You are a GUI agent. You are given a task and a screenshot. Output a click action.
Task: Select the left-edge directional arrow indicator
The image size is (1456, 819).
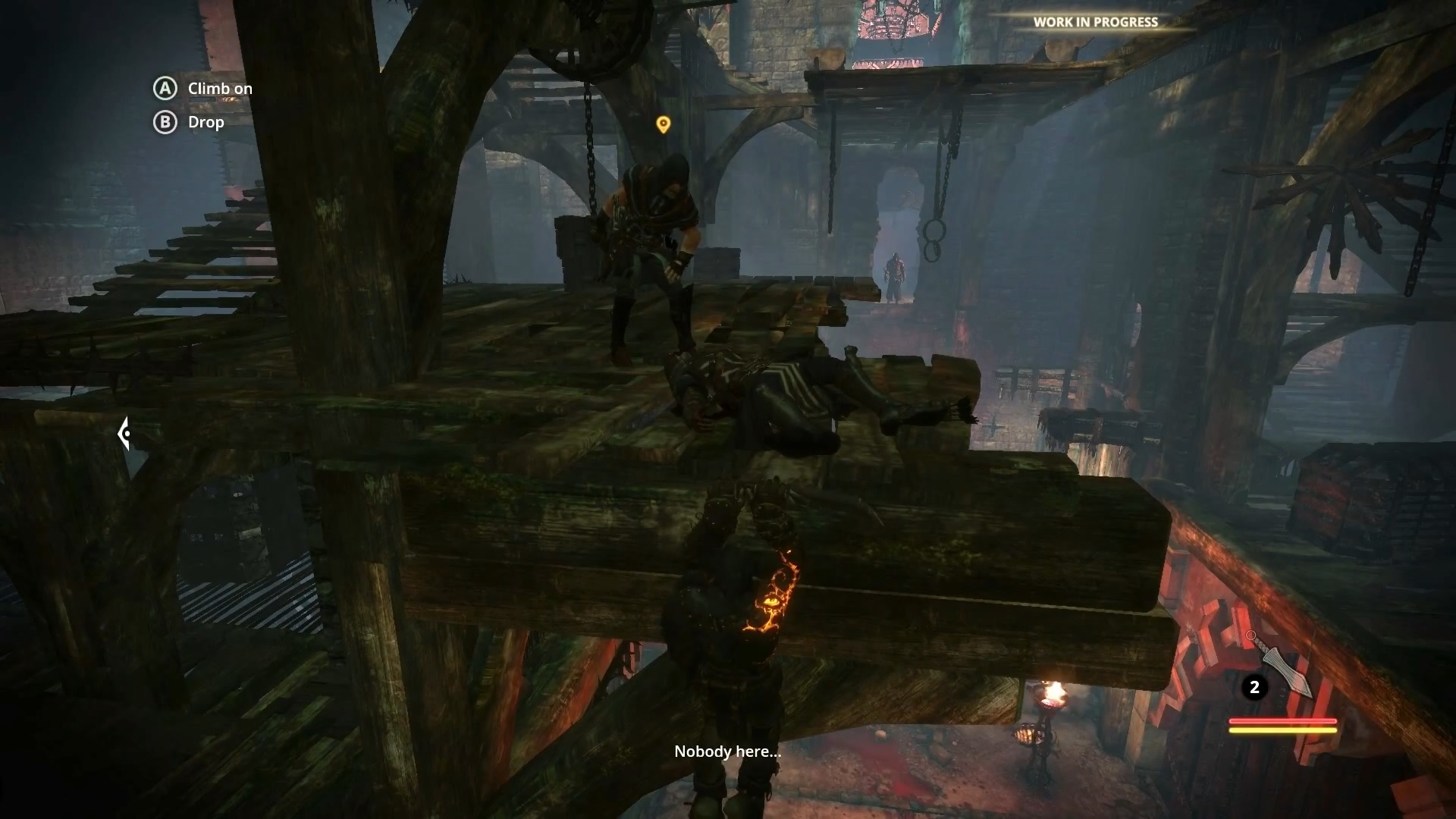(x=124, y=434)
